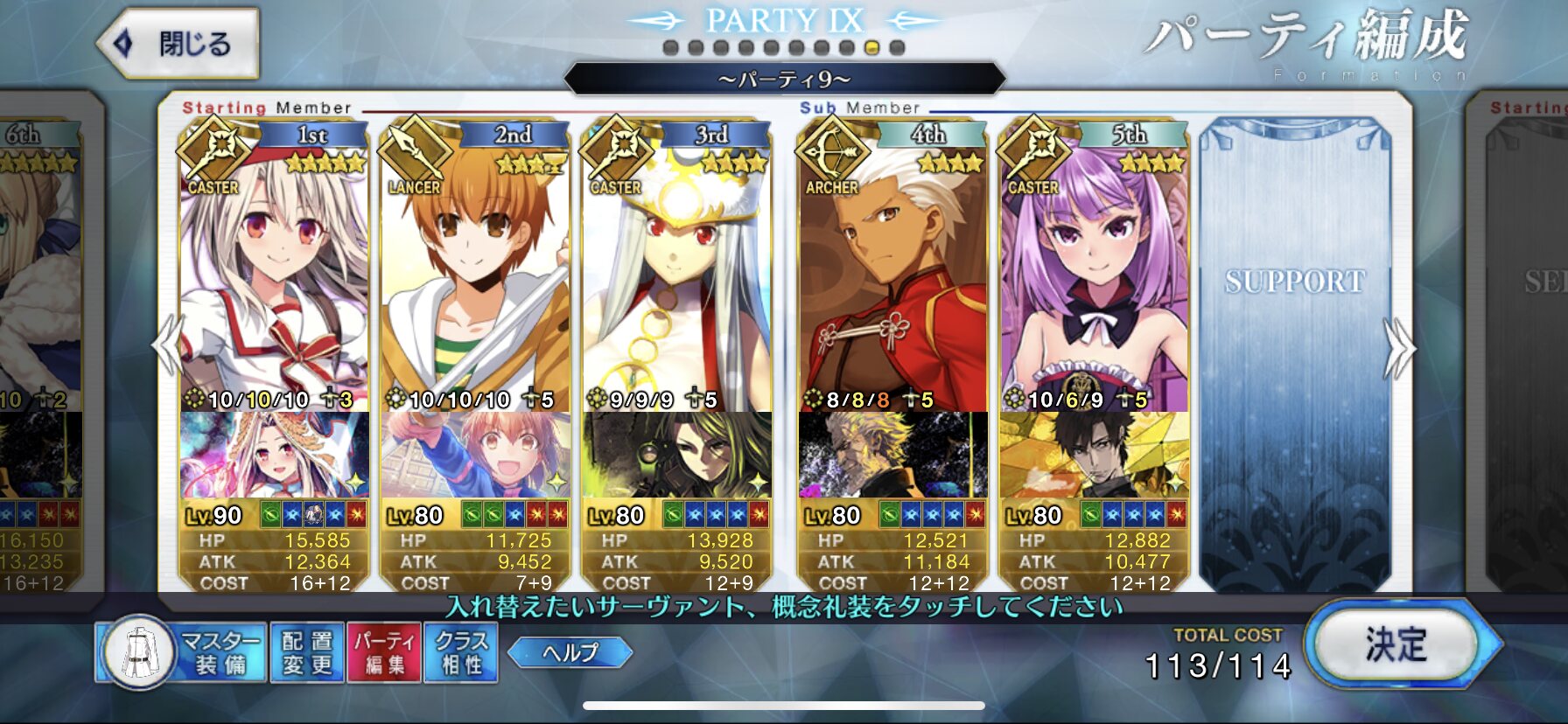Open the 配置変更 position change option
The height and width of the screenshot is (724, 1568).
point(307,652)
